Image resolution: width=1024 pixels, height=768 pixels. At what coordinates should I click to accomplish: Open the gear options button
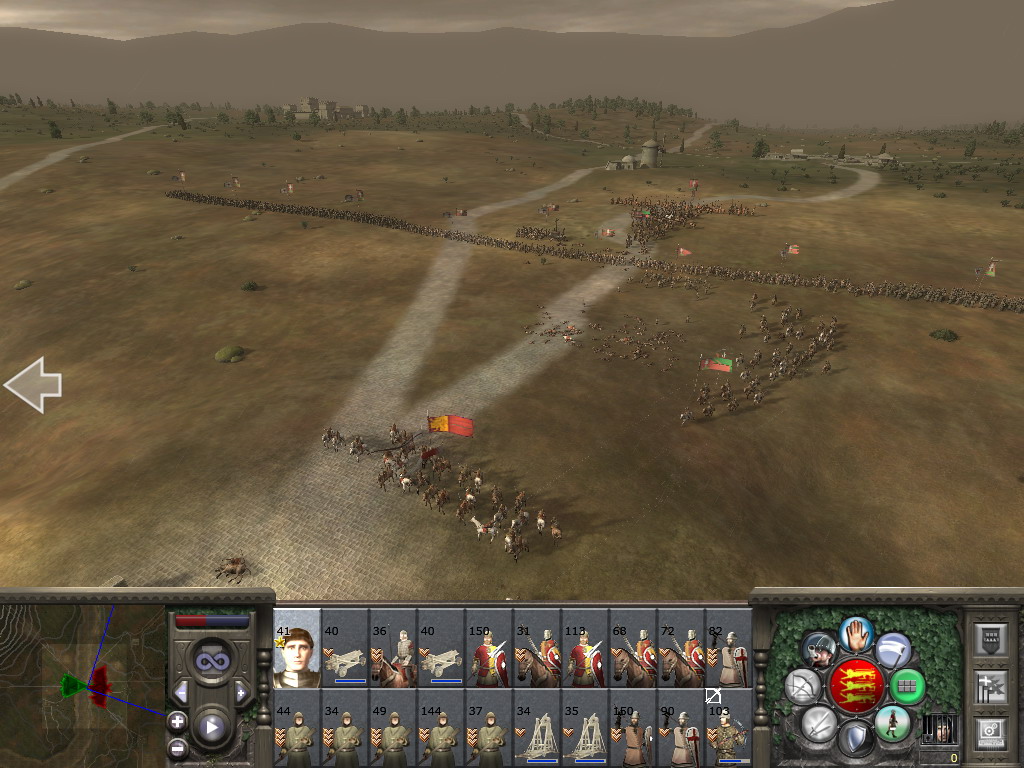click(990, 733)
